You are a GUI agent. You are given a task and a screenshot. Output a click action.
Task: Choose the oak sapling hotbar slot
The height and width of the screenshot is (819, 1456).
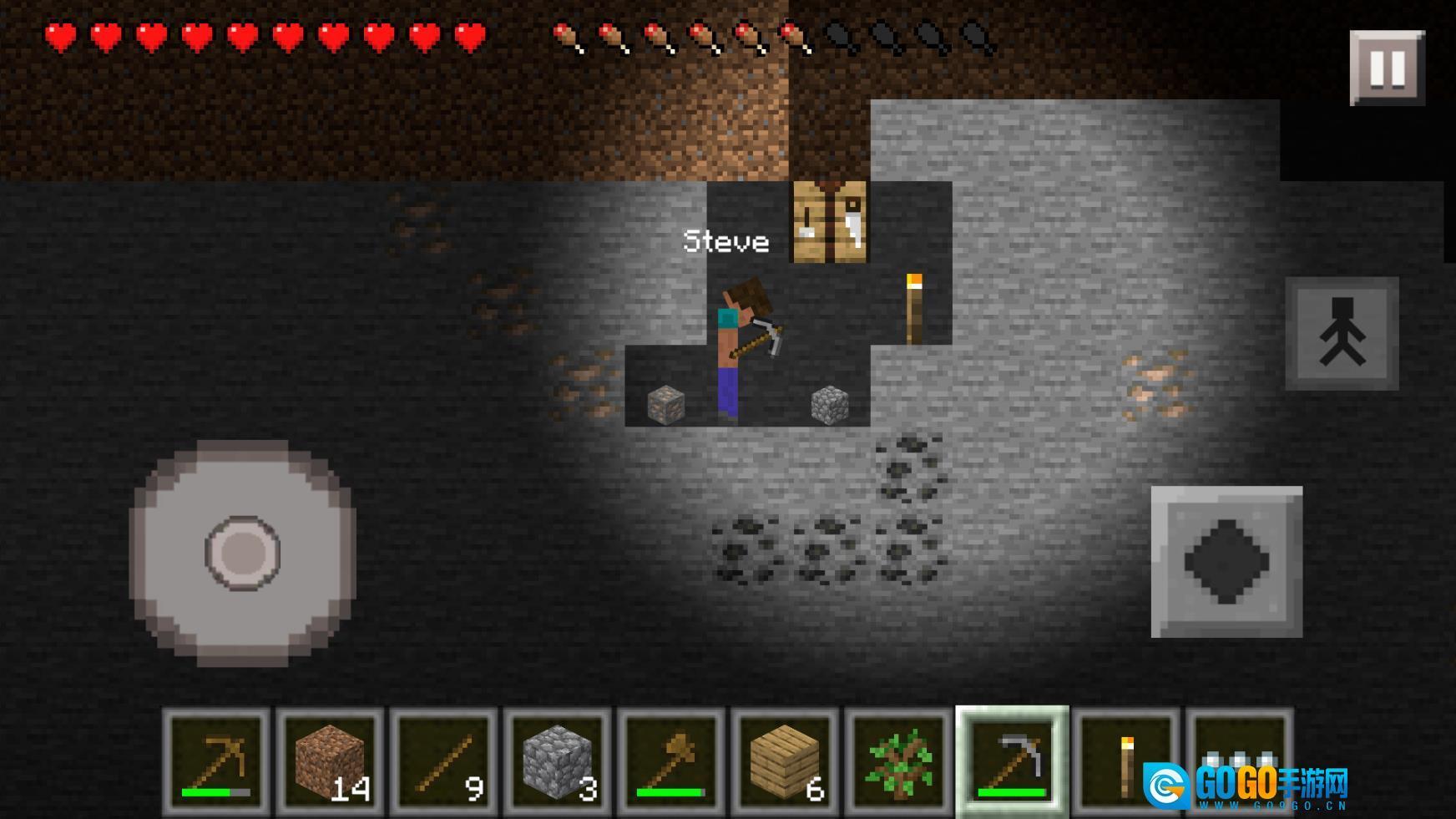pyautogui.click(x=898, y=761)
